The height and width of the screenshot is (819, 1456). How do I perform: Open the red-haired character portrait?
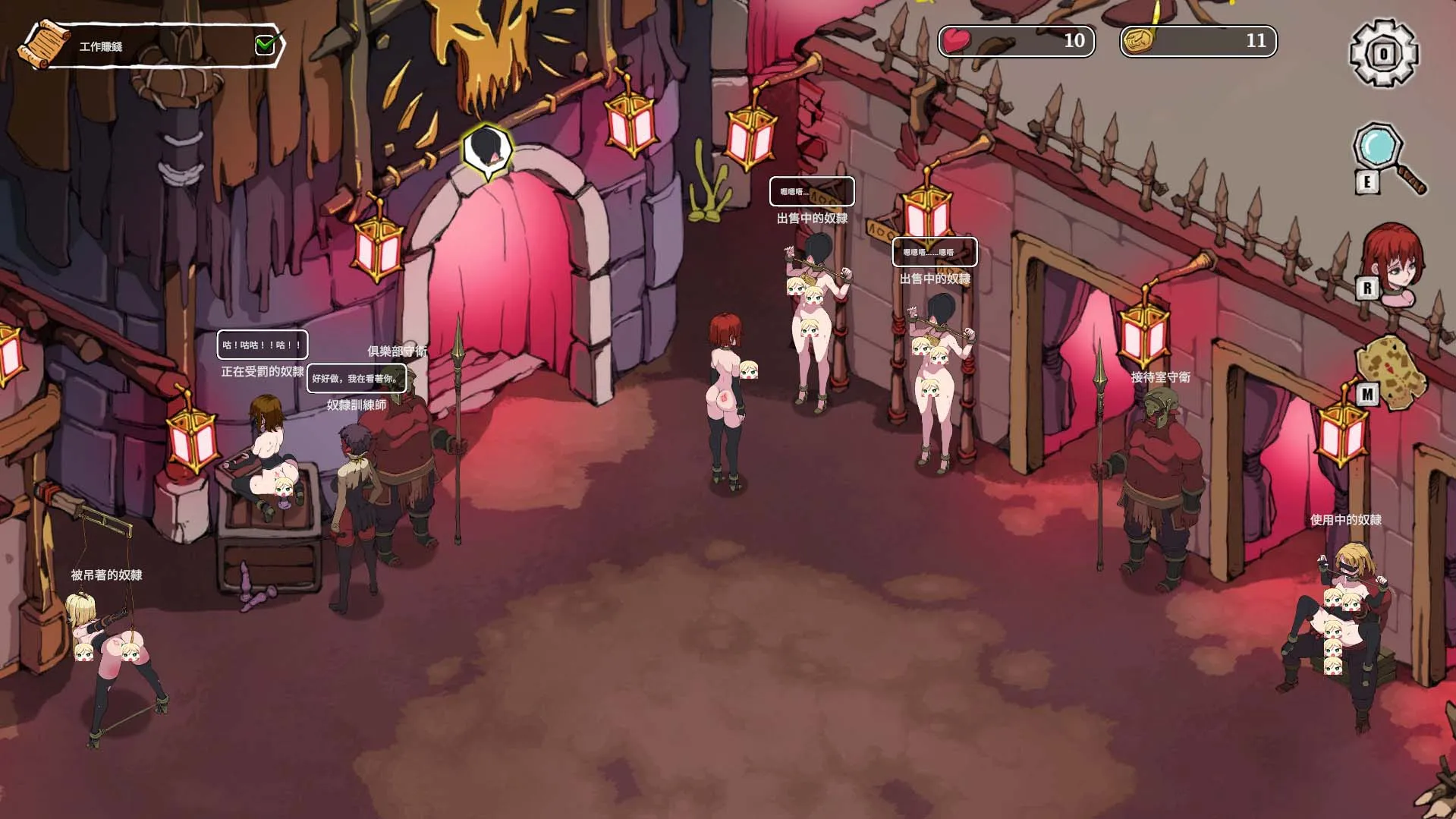tap(1393, 262)
